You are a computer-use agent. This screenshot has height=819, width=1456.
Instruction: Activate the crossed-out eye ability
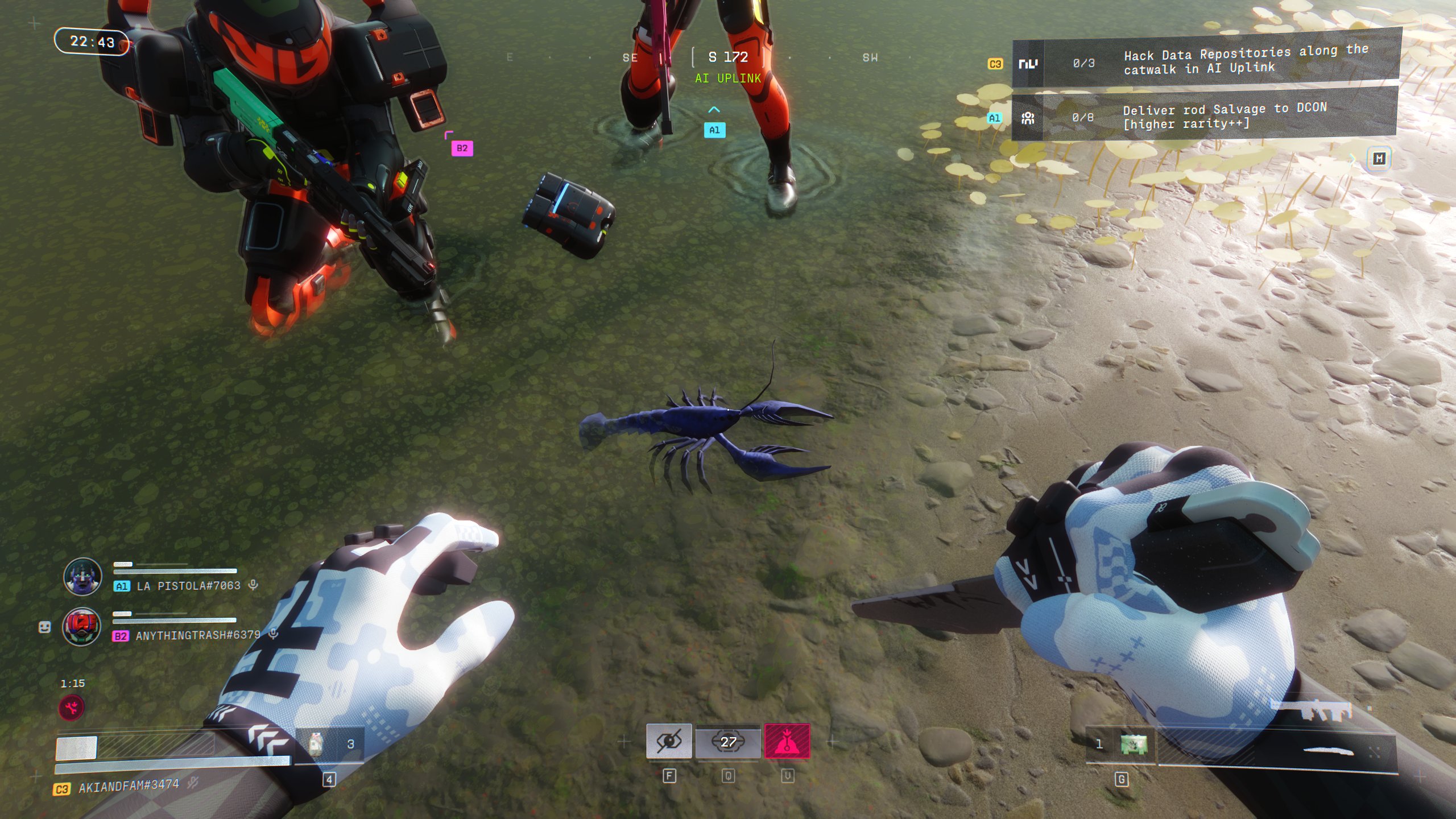669,741
